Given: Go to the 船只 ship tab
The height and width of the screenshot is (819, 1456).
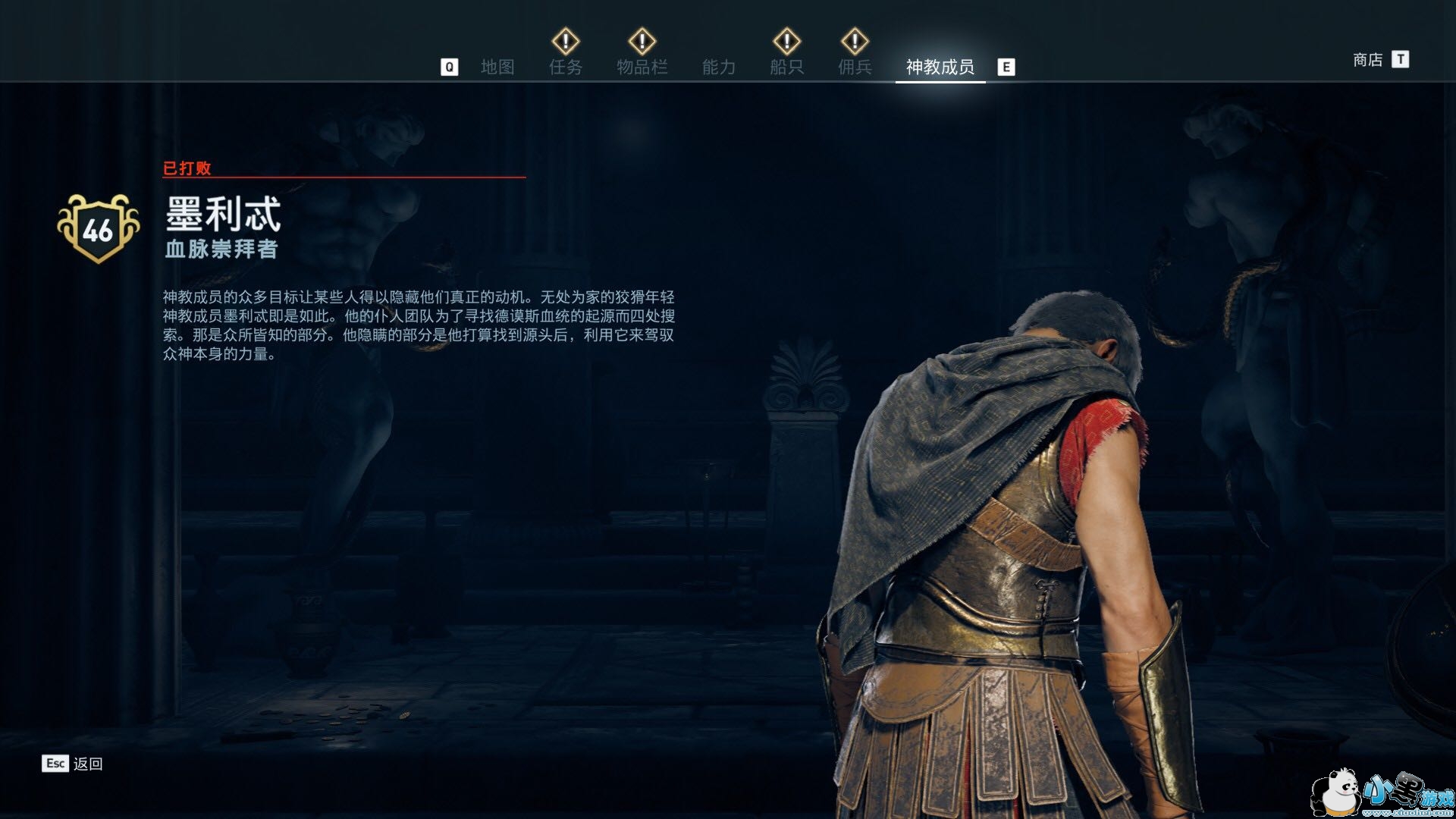Looking at the screenshot, I should [786, 67].
